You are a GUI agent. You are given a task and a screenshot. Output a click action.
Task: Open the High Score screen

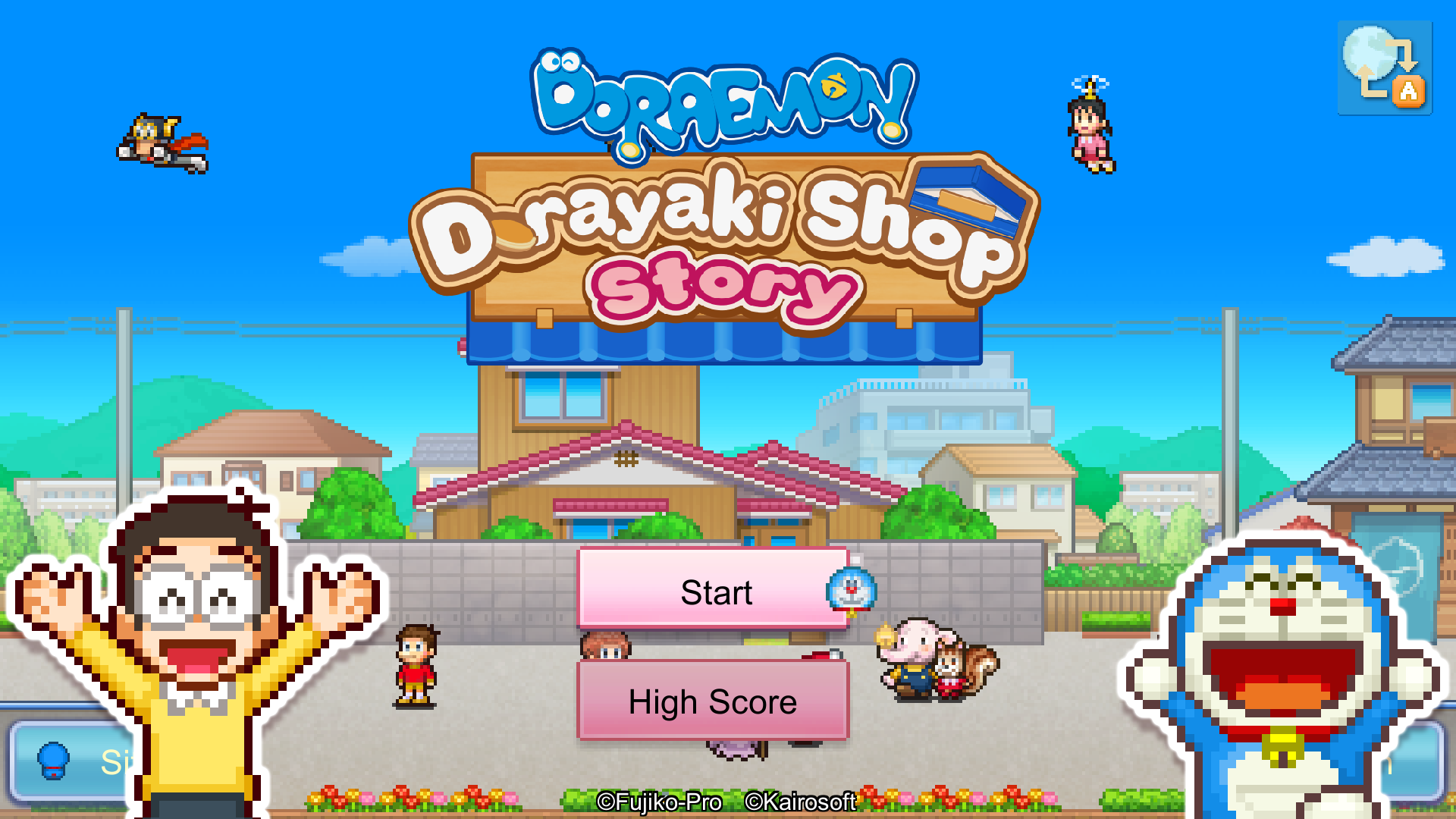[713, 701]
